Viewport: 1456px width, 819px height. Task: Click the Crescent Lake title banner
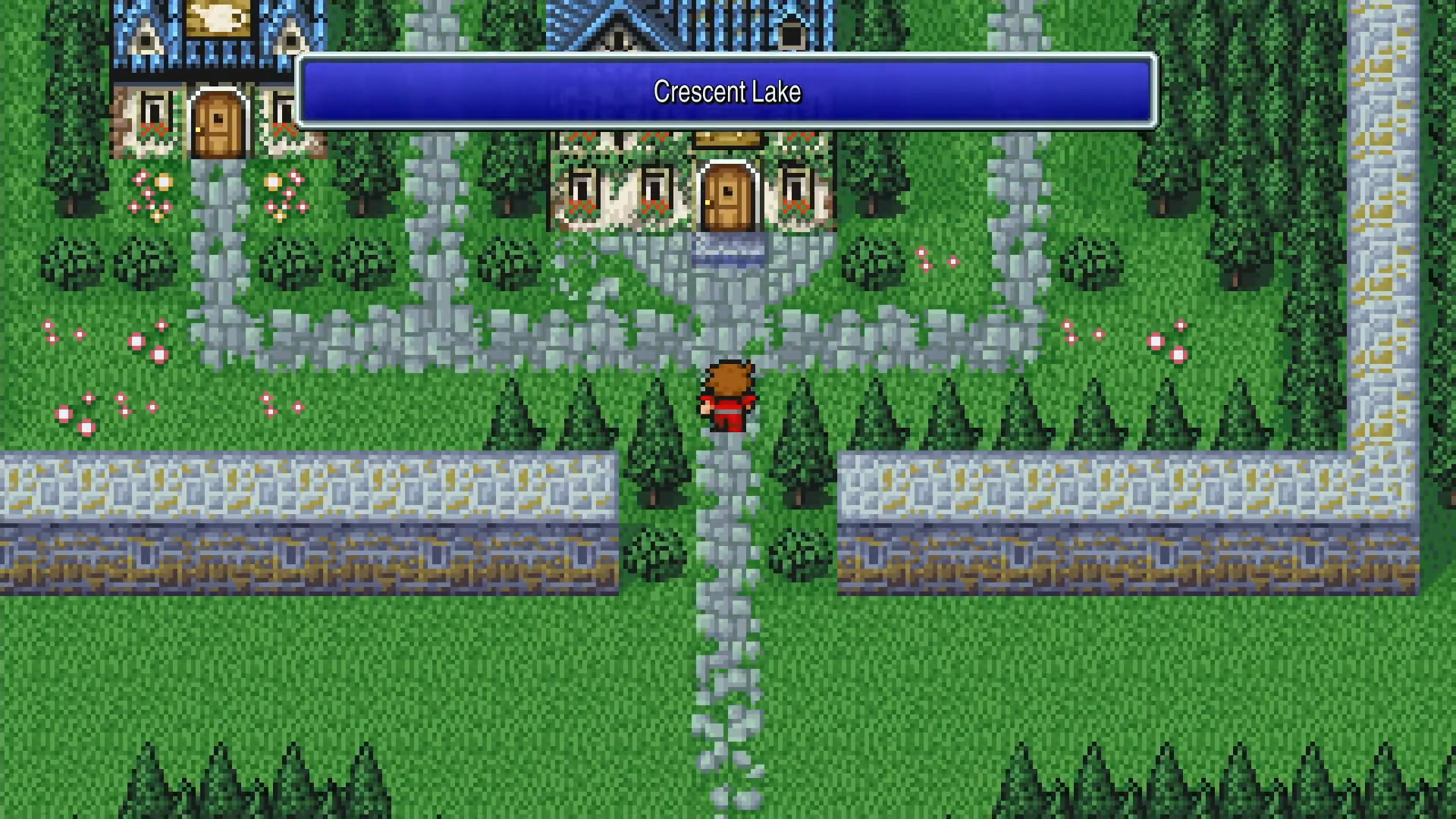coord(726,91)
